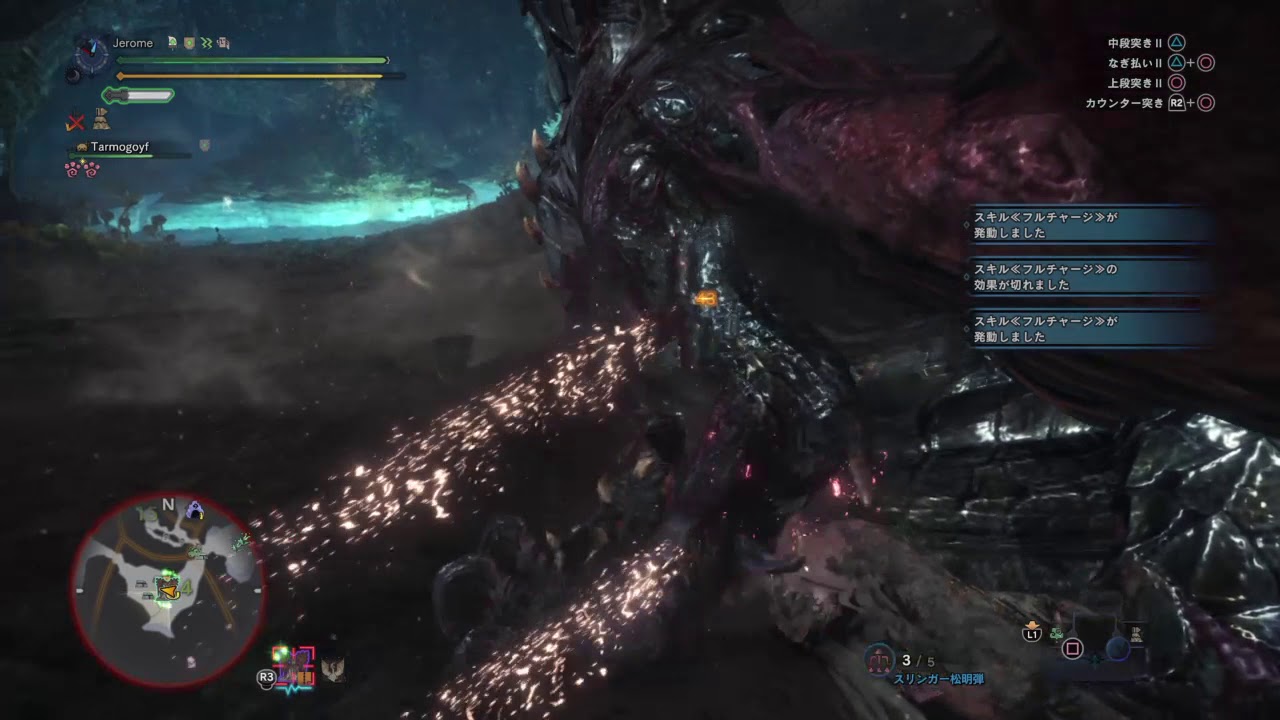Select the cave camp marker on the minimap
Viewport: 1280px width, 720px height.
pyautogui.click(x=194, y=510)
